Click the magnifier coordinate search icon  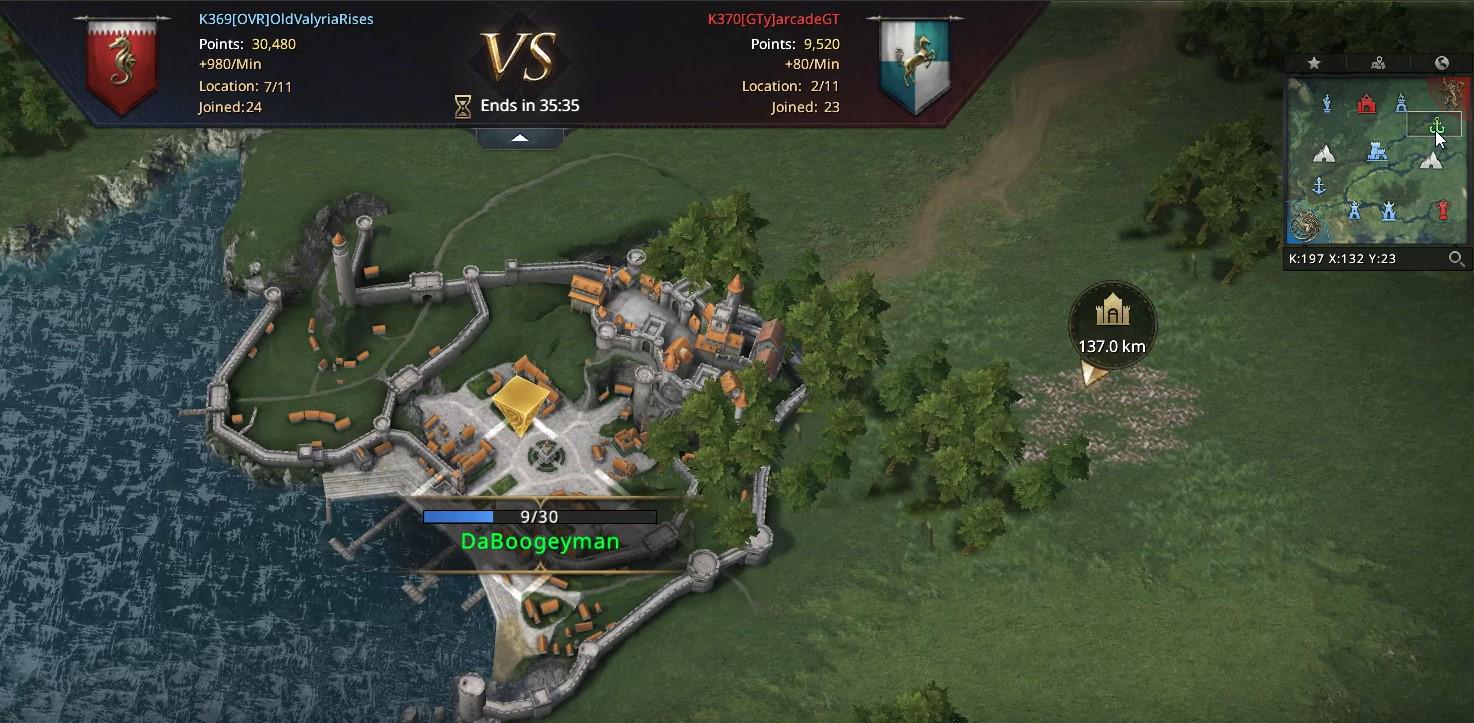point(1457,259)
